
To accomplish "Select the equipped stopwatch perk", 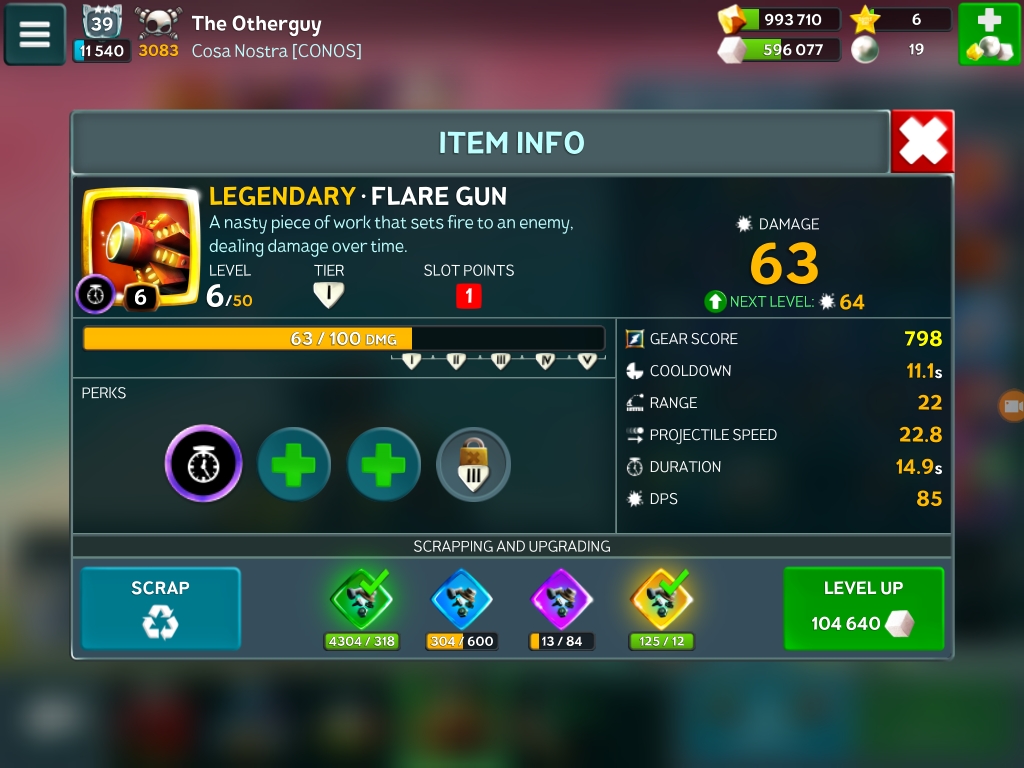I will (x=204, y=463).
